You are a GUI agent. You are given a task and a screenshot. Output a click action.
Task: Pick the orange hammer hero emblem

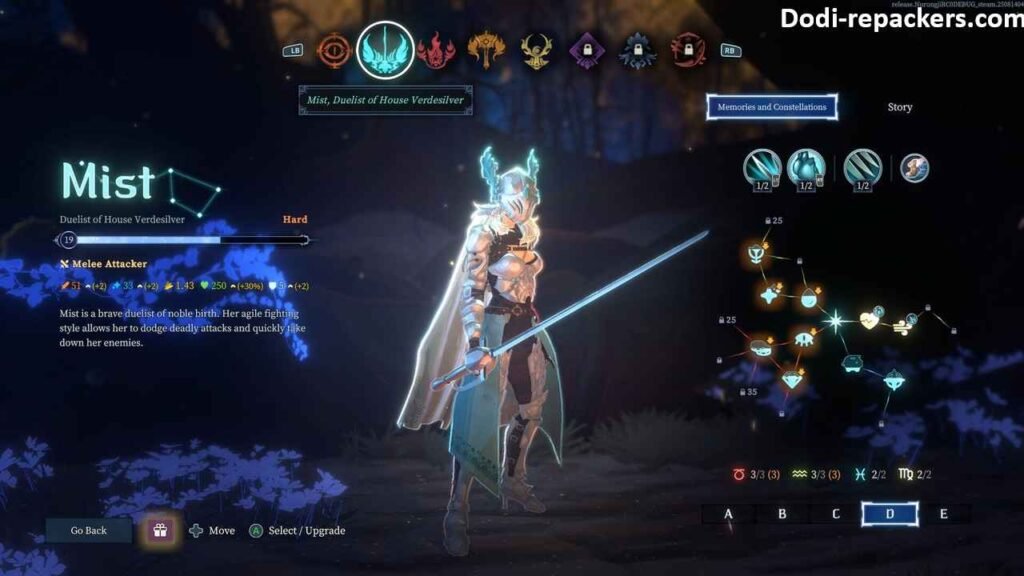486,51
